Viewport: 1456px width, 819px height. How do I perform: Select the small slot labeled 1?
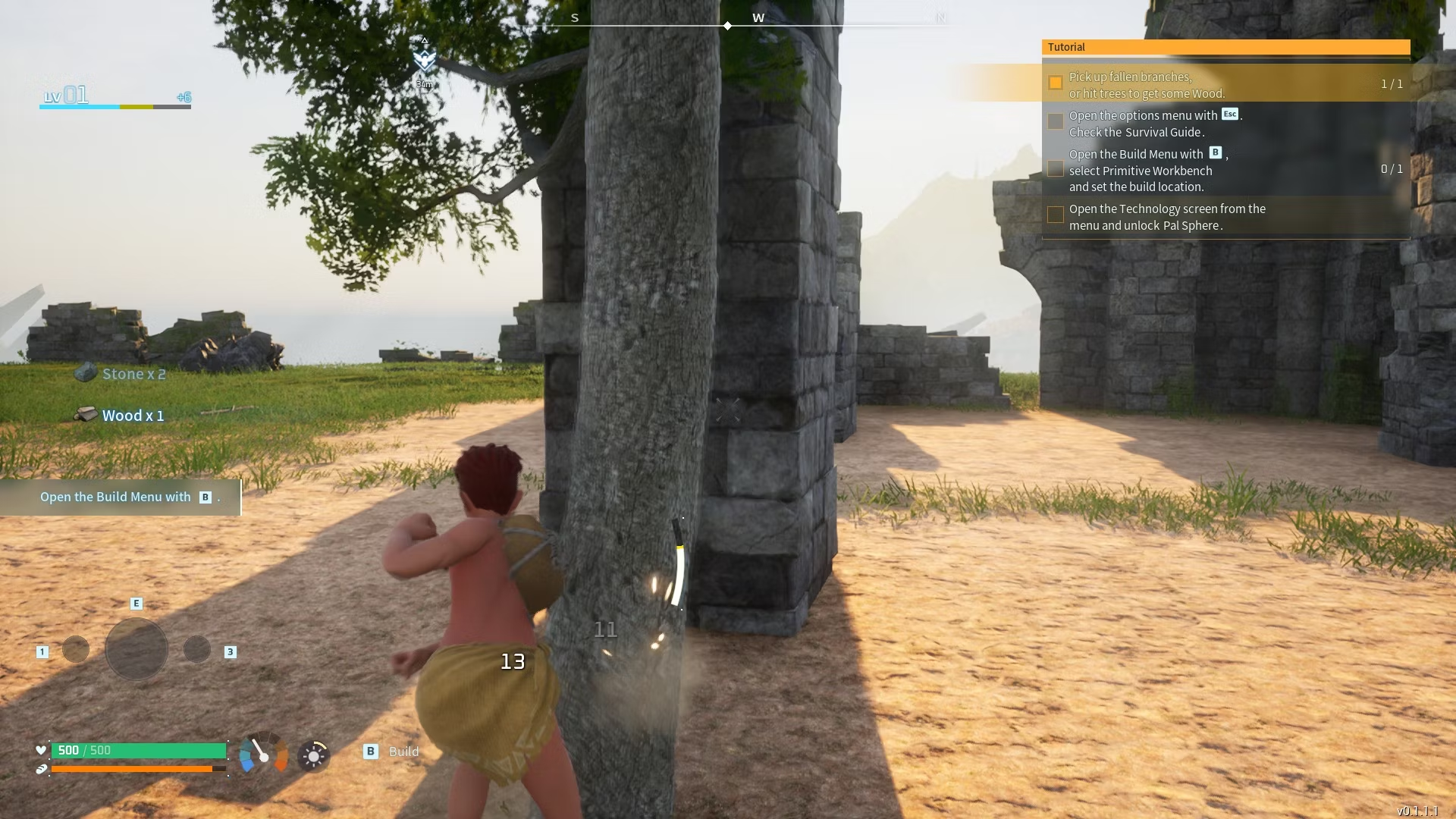tap(76, 650)
